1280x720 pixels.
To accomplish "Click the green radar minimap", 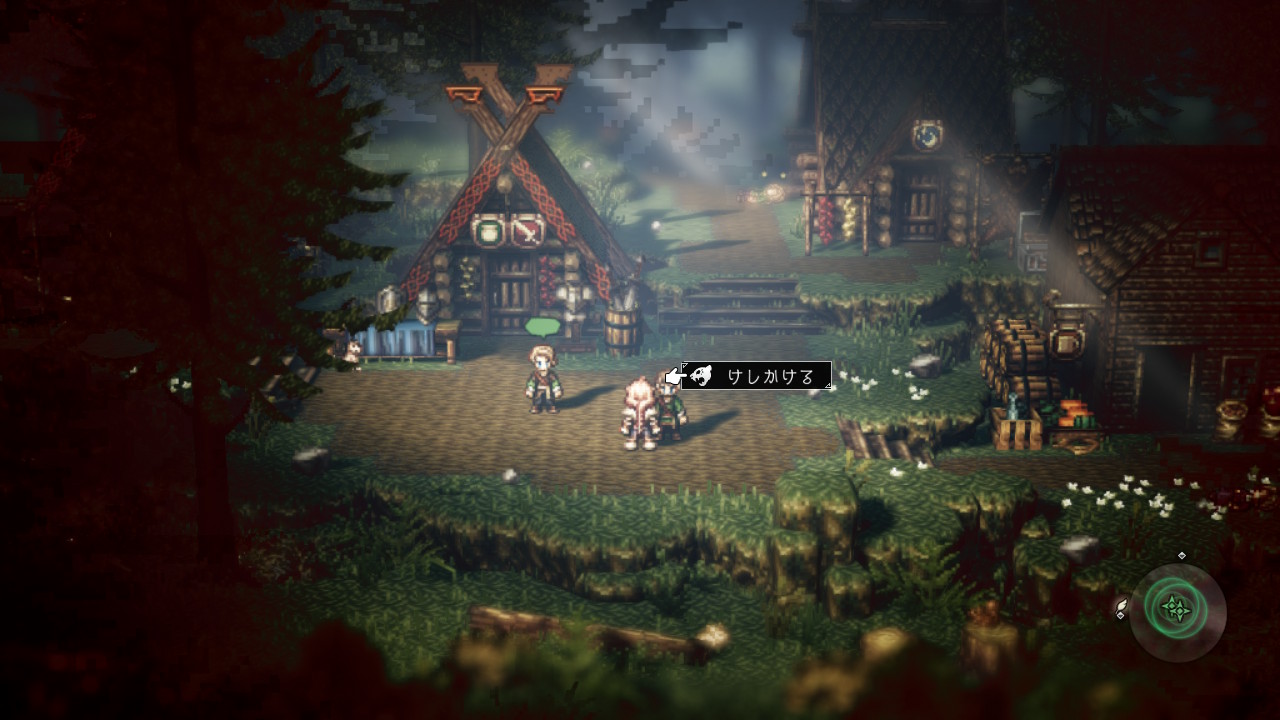I will coord(1178,609).
